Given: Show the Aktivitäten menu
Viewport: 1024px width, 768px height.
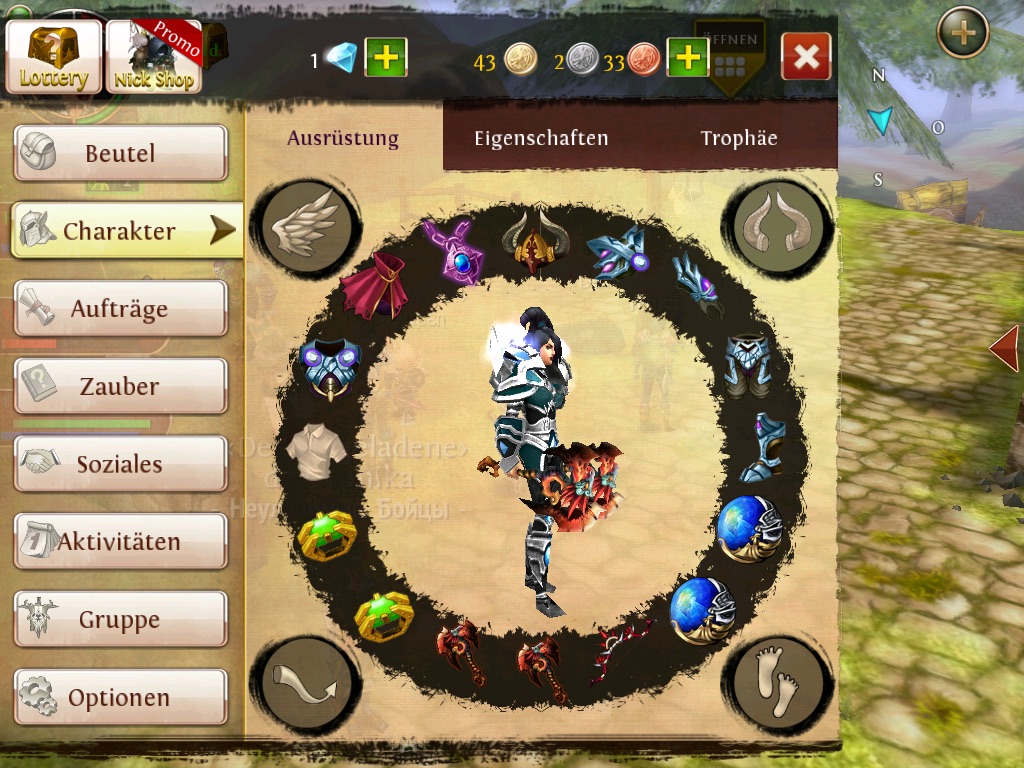Looking at the screenshot, I should tap(120, 542).
